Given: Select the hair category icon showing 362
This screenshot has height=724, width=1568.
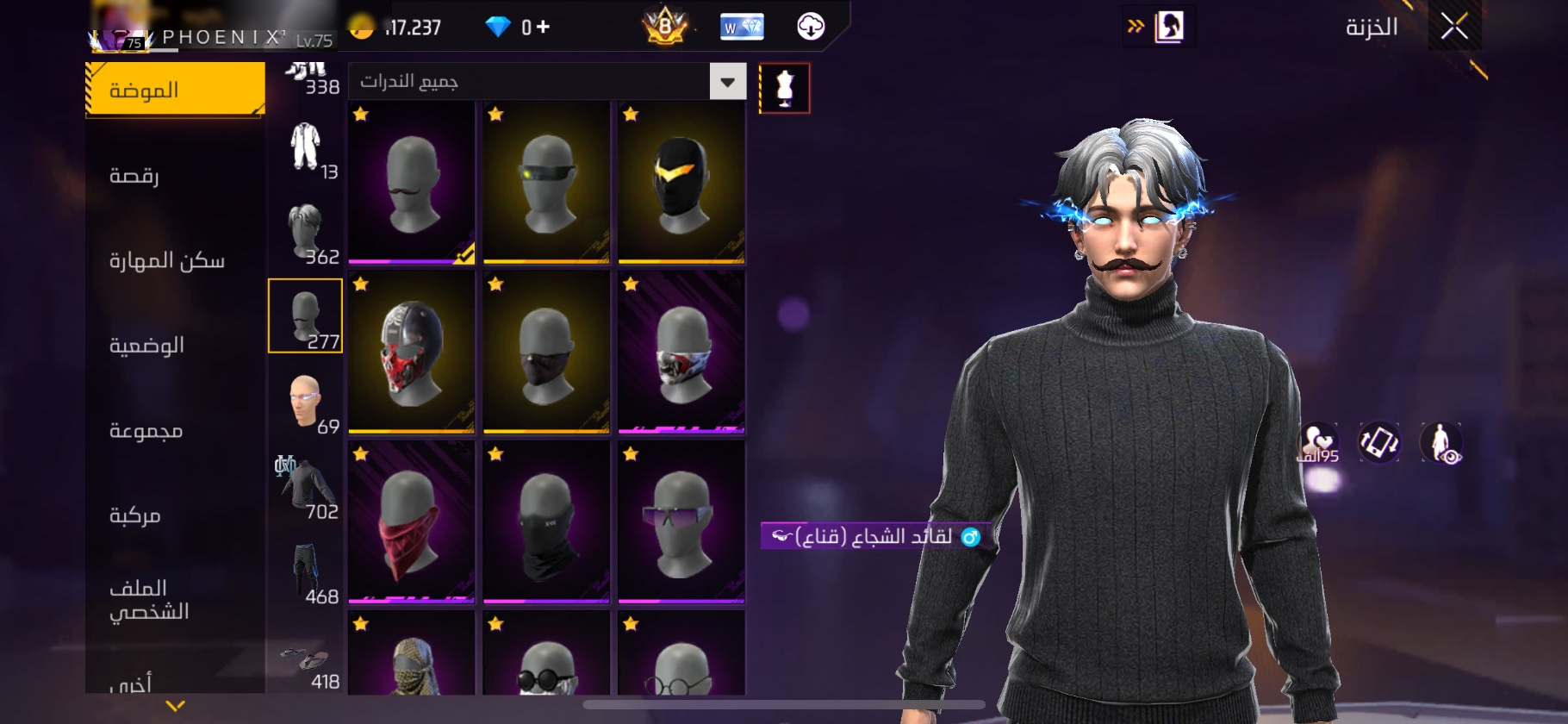Looking at the screenshot, I should click(303, 228).
